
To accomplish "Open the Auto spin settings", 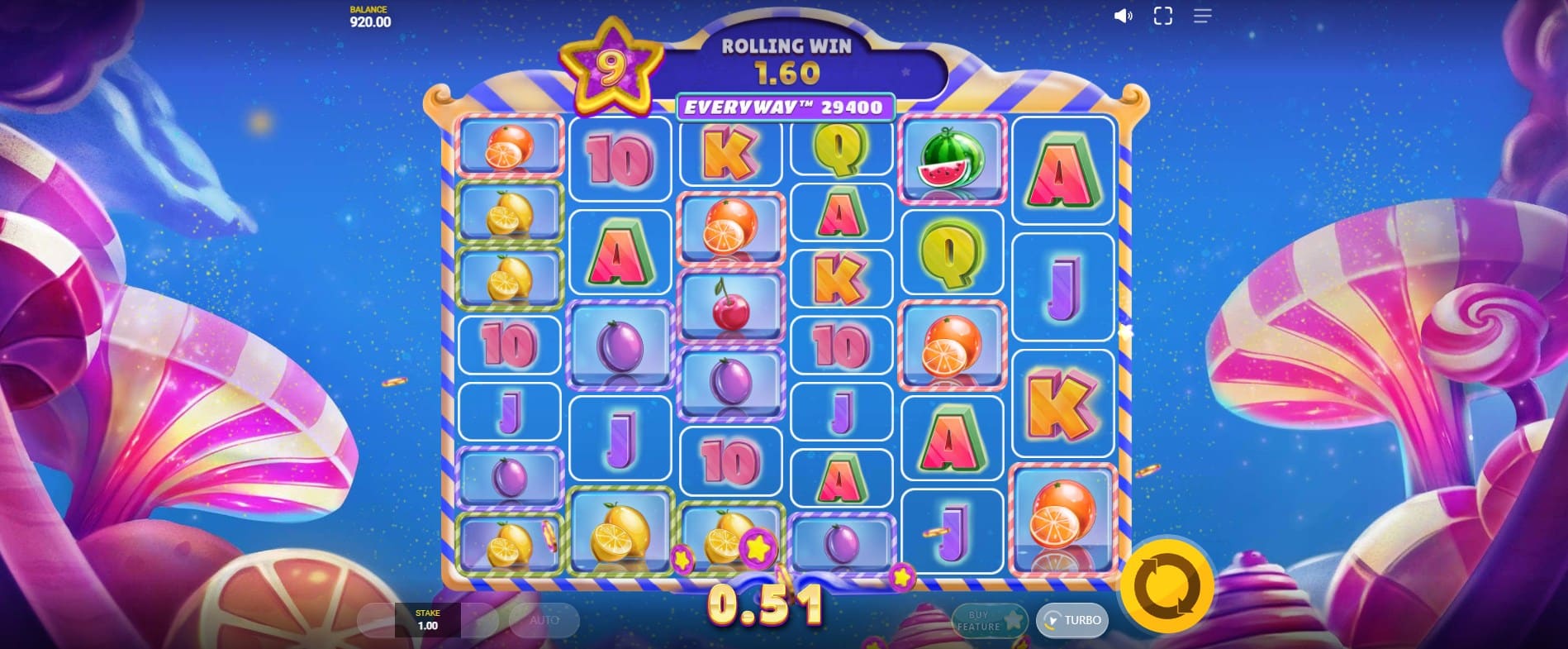I will [544, 620].
